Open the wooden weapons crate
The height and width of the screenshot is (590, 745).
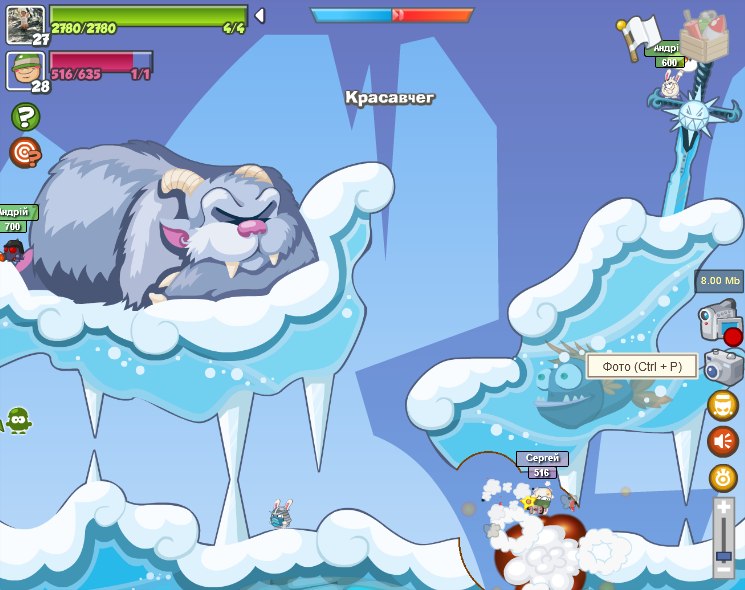(704, 38)
